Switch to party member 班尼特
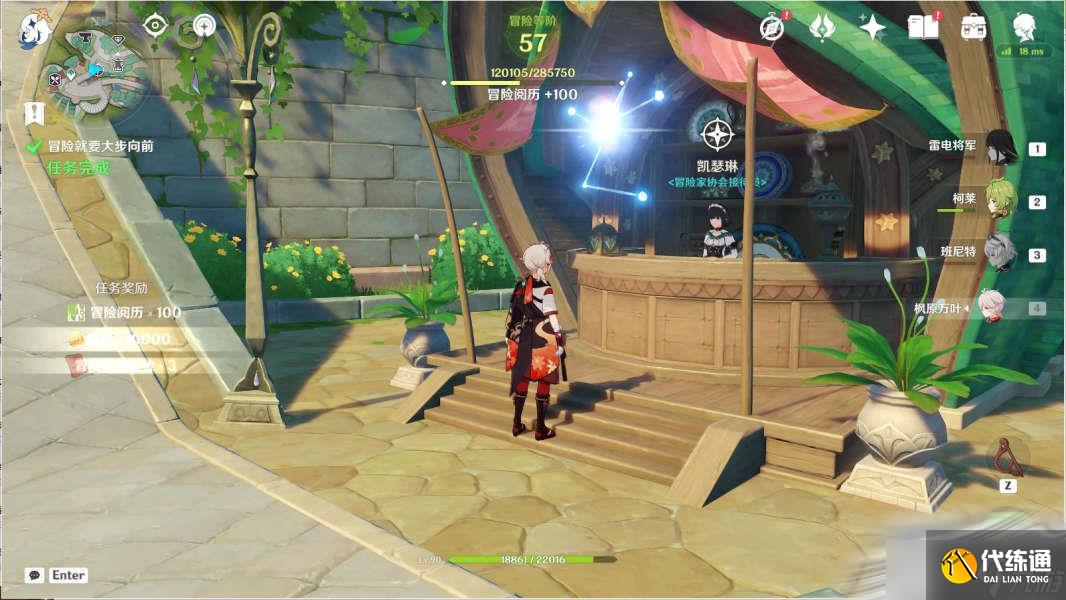This screenshot has height=600, width=1066. [x=1000, y=252]
